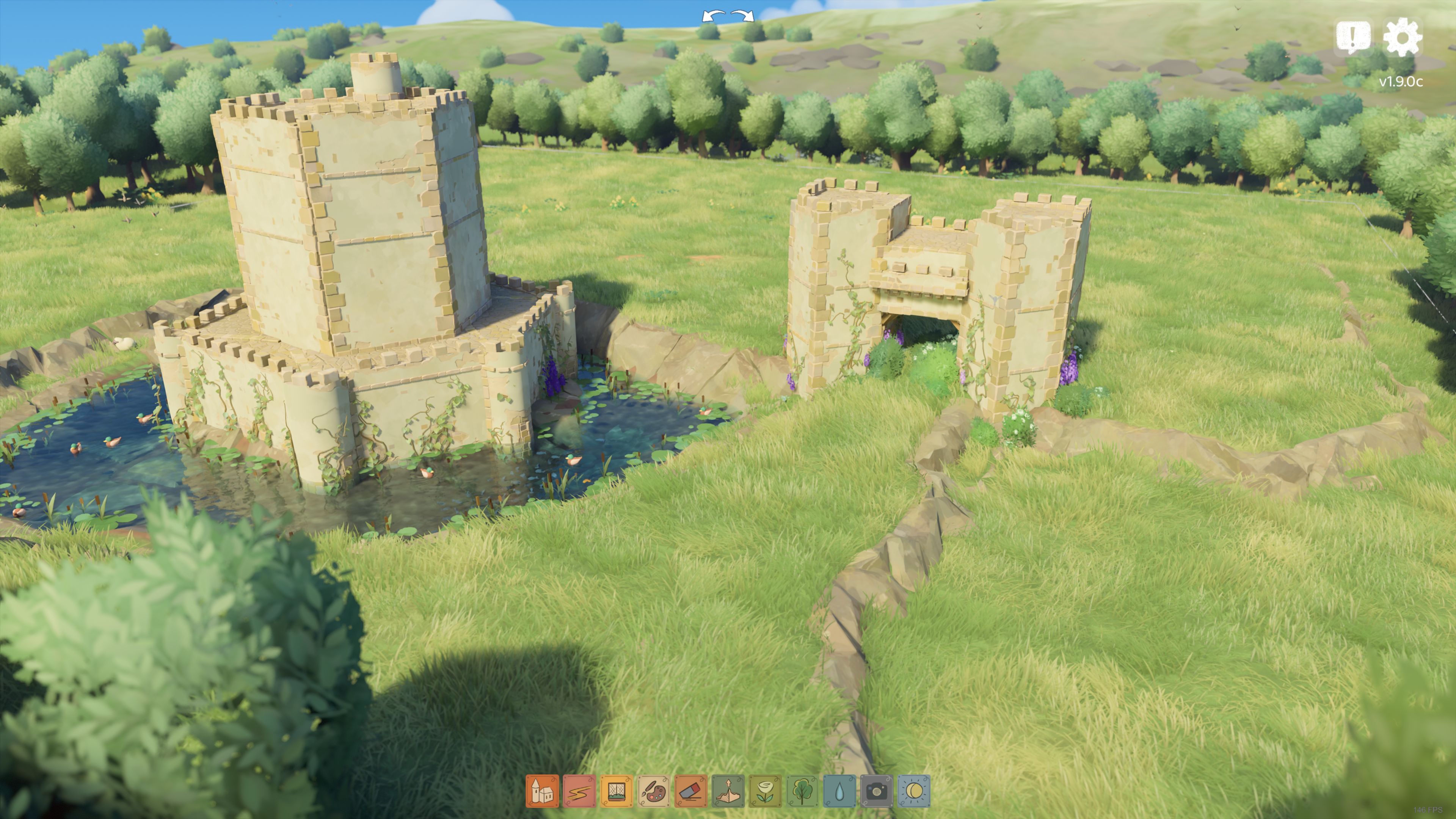This screenshot has width=1456, height=819.
Task: Choose the path drawing tool
Action: pyautogui.click(x=579, y=790)
